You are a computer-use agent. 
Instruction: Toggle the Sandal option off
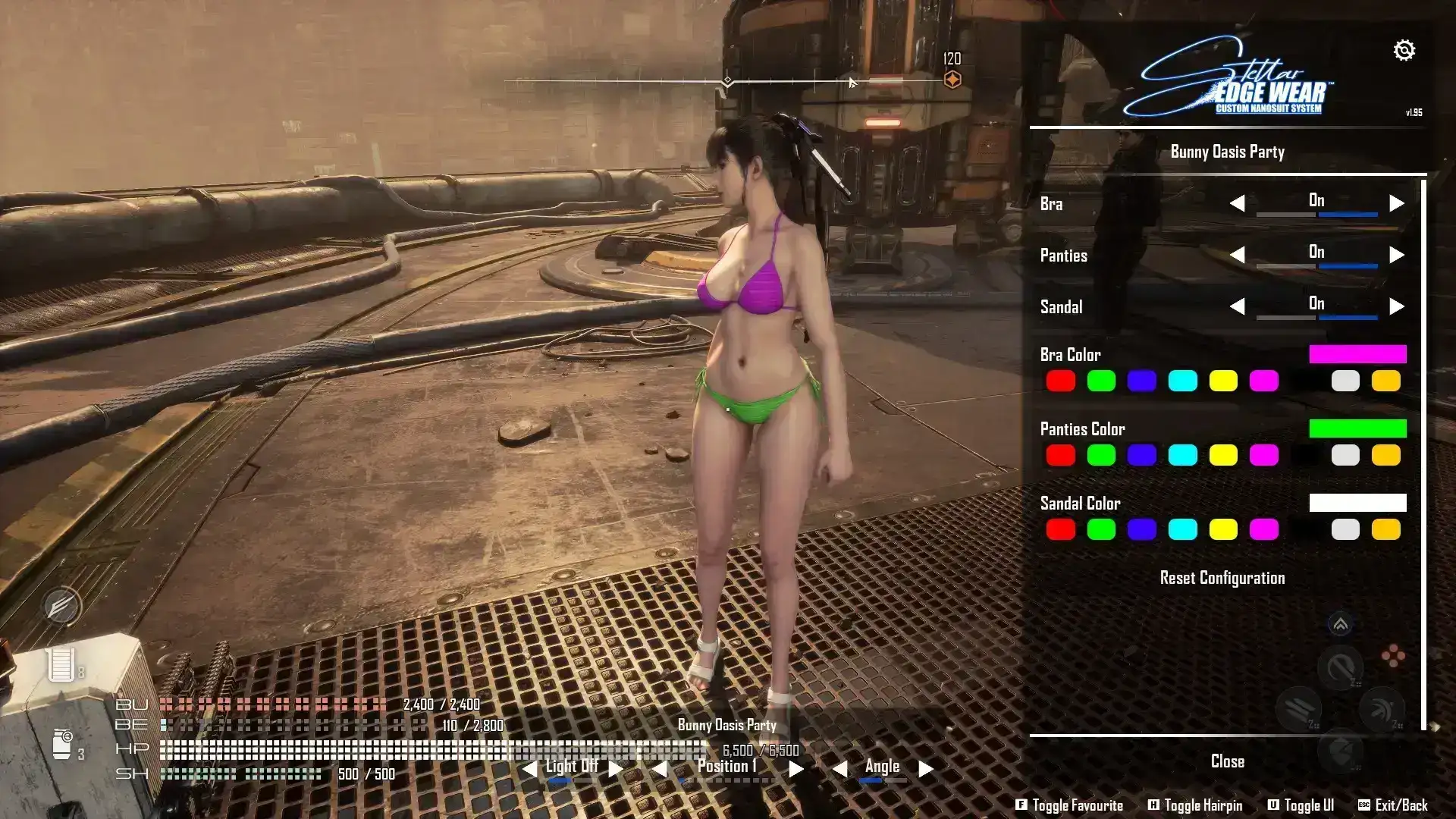(x=1239, y=306)
